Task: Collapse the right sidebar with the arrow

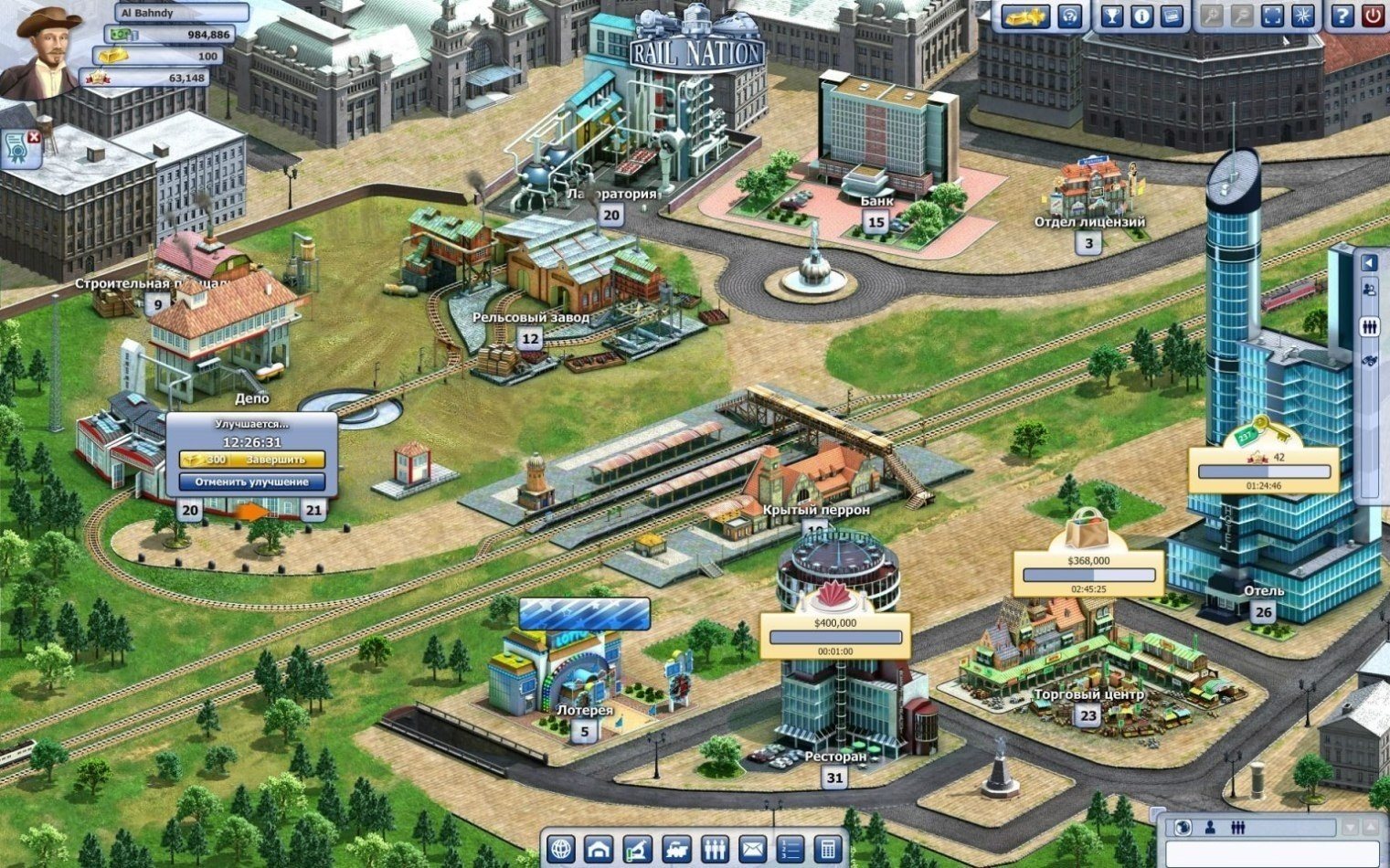Action: click(x=1369, y=265)
